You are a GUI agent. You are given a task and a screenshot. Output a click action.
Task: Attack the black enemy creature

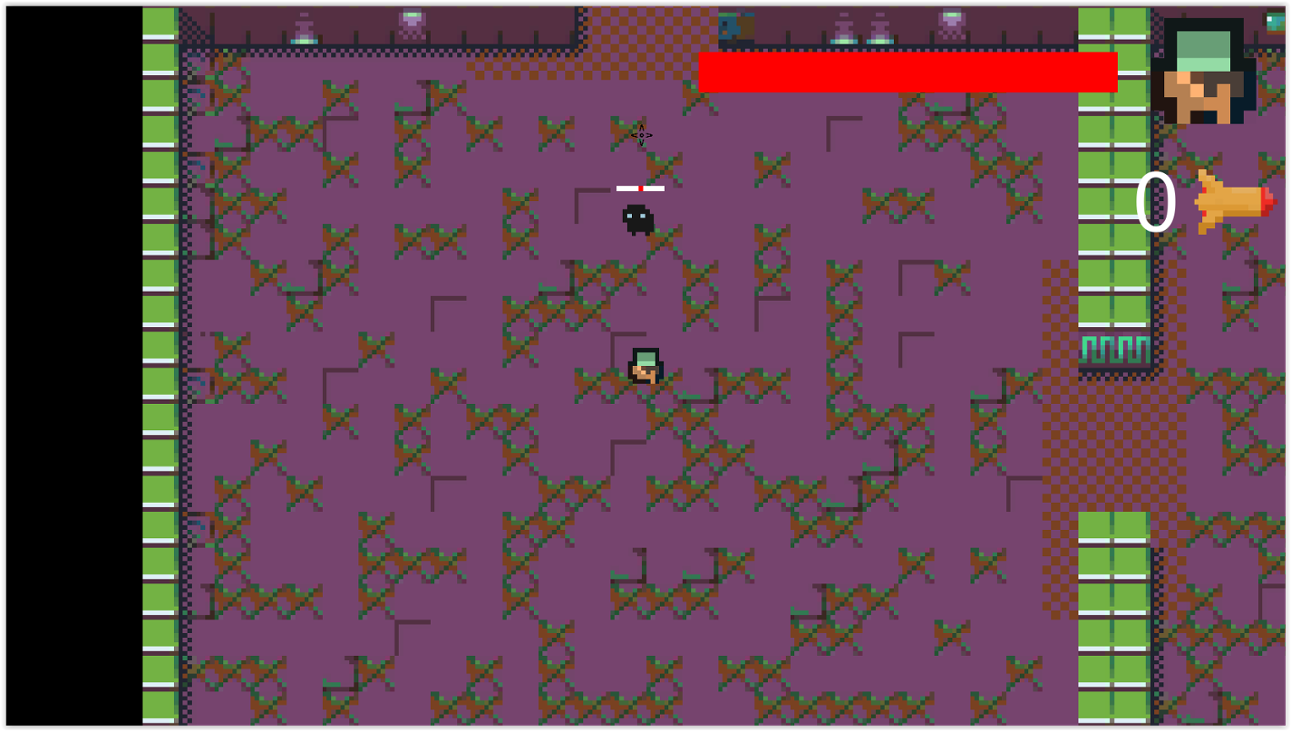(x=639, y=220)
